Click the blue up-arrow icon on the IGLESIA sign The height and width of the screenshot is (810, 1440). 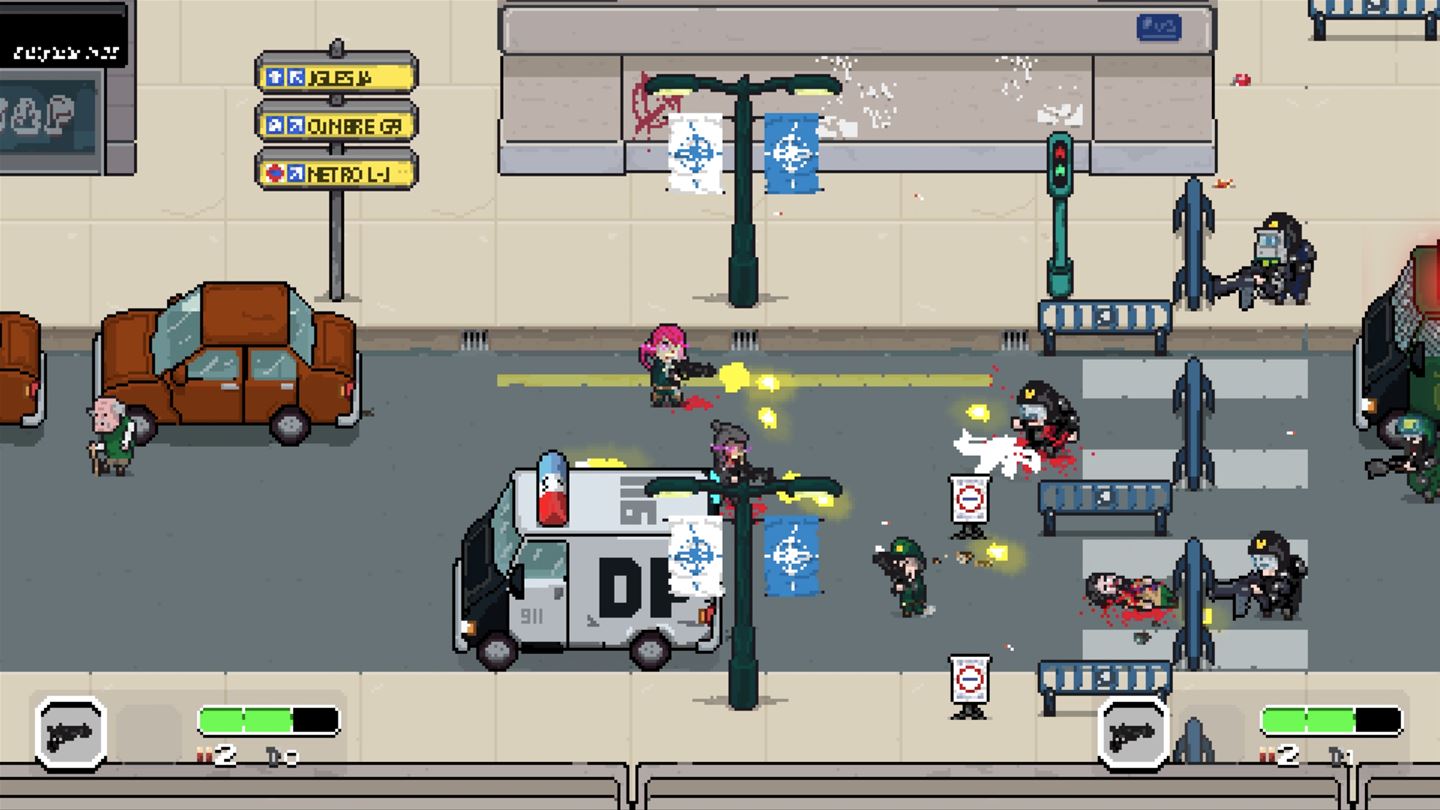tap(275, 76)
